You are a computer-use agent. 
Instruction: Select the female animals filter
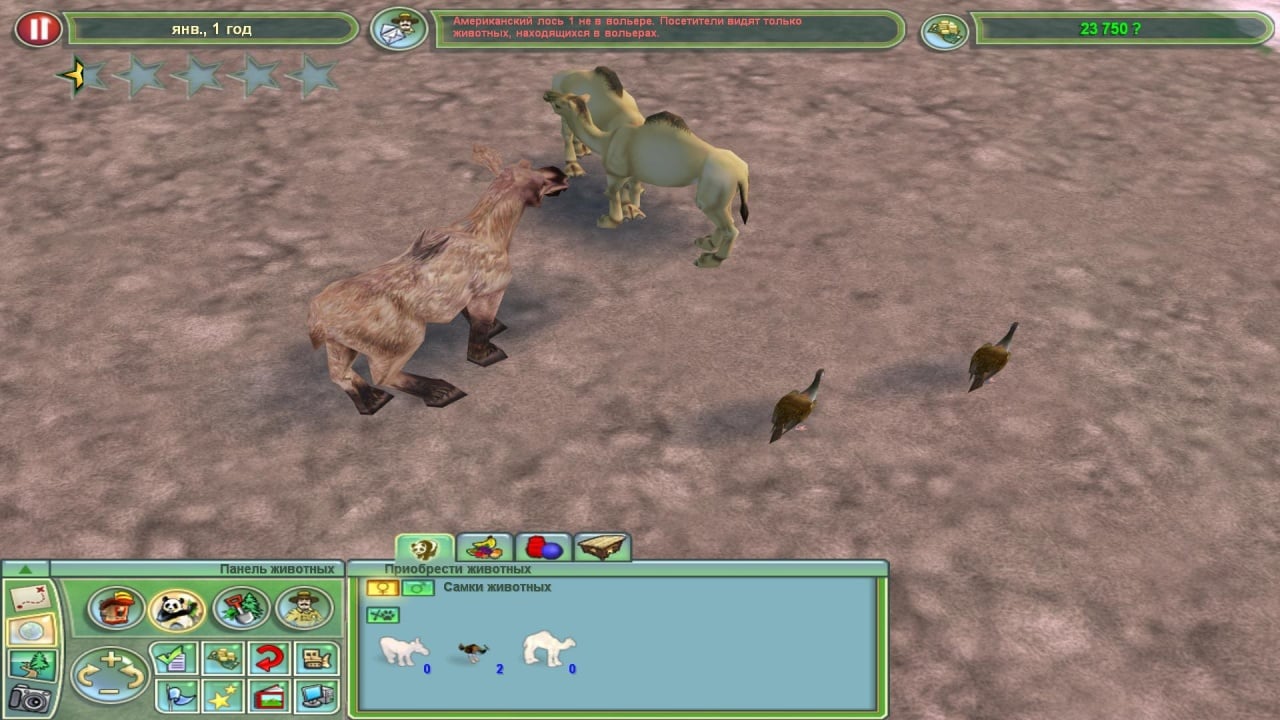coord(382,588)
